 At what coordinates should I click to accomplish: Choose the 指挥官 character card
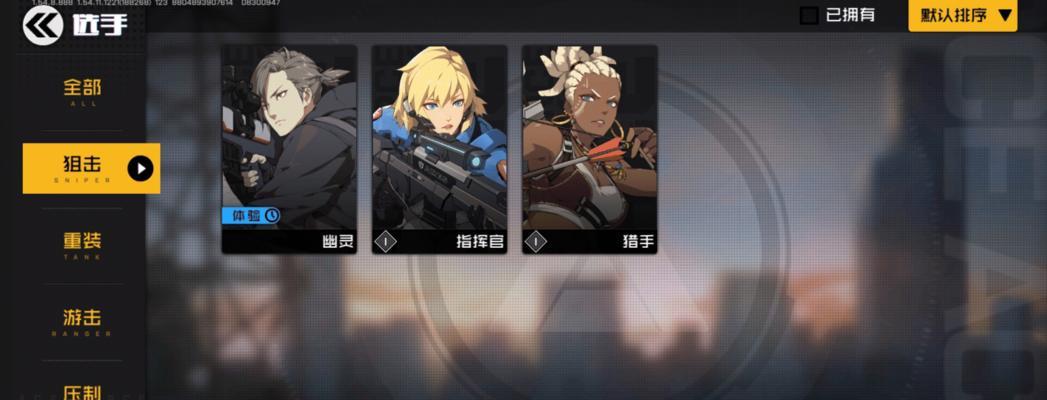click(x=439, y=148)
